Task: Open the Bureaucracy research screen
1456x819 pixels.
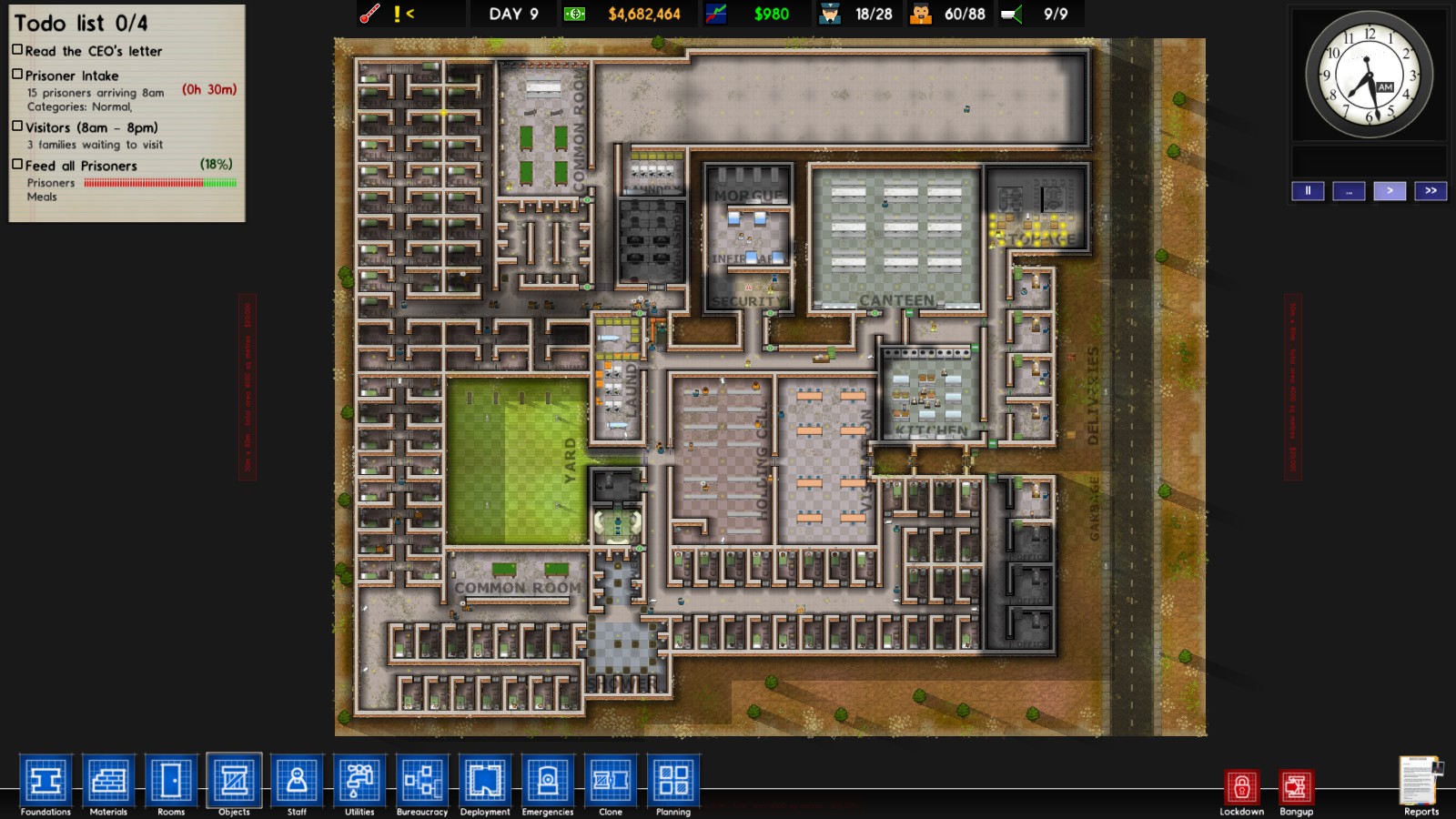Action: pos(422,781)
